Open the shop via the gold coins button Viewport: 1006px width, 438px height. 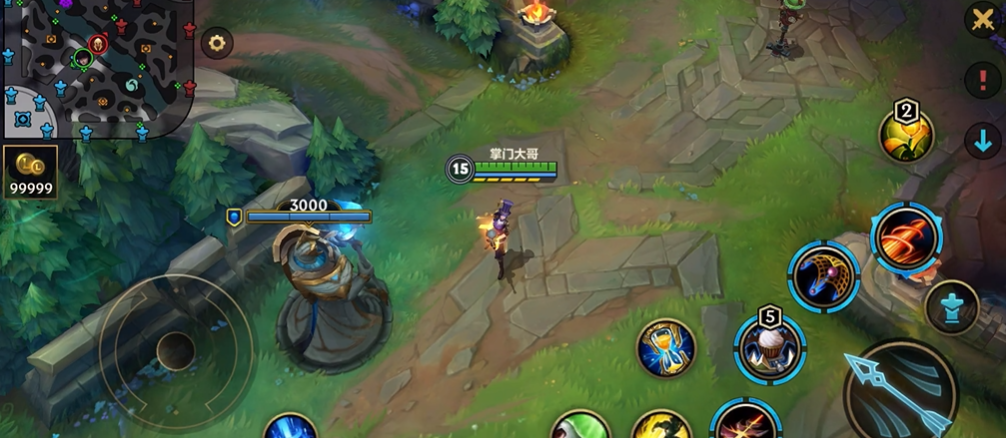pos(30,172)
